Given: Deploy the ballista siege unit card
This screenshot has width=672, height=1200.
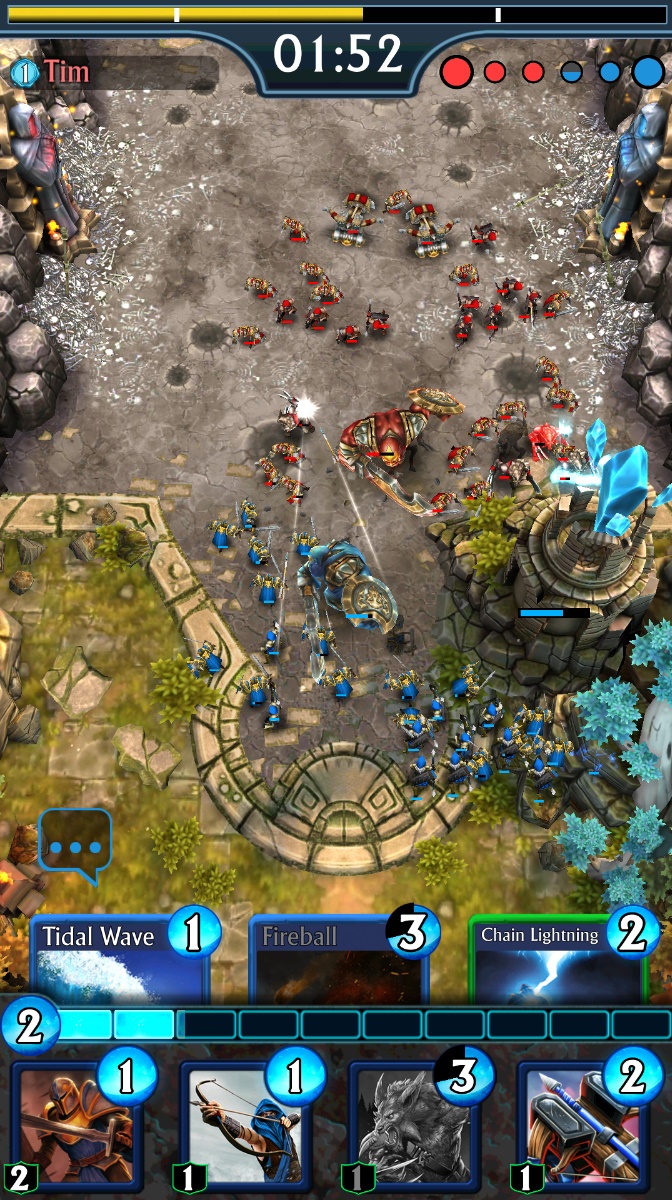Looking at the screenshot, I should [586, 1126].
